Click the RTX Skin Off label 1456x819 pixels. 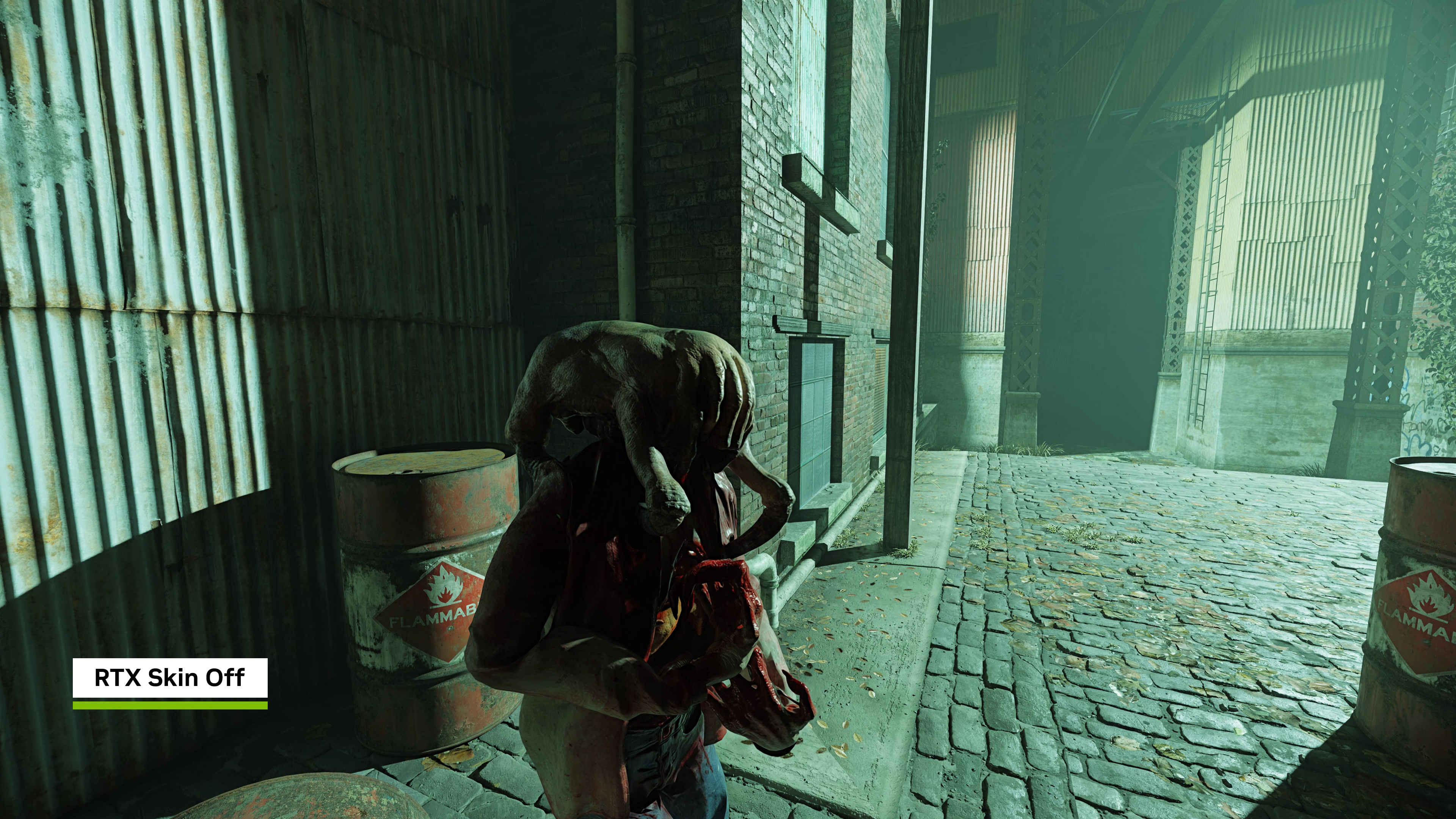169,678
